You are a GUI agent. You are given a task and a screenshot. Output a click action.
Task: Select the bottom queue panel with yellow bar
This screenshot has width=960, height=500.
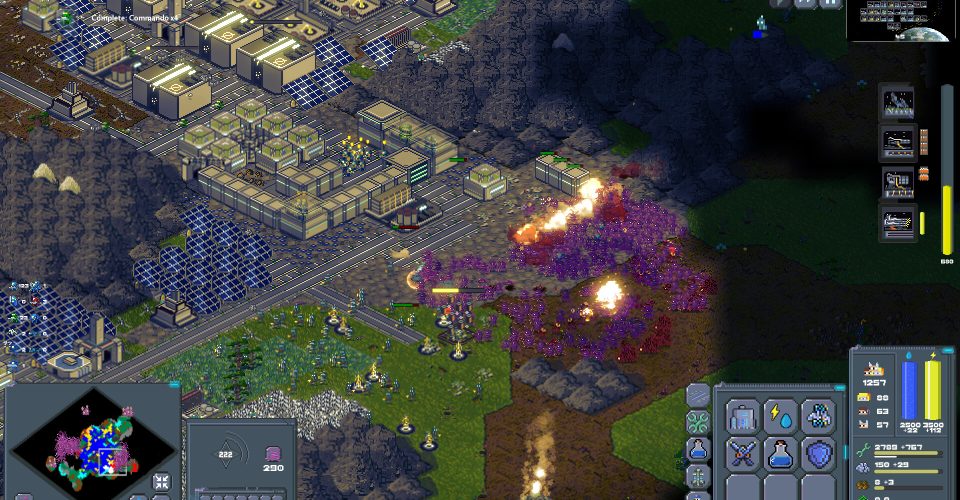click(897, 222)
